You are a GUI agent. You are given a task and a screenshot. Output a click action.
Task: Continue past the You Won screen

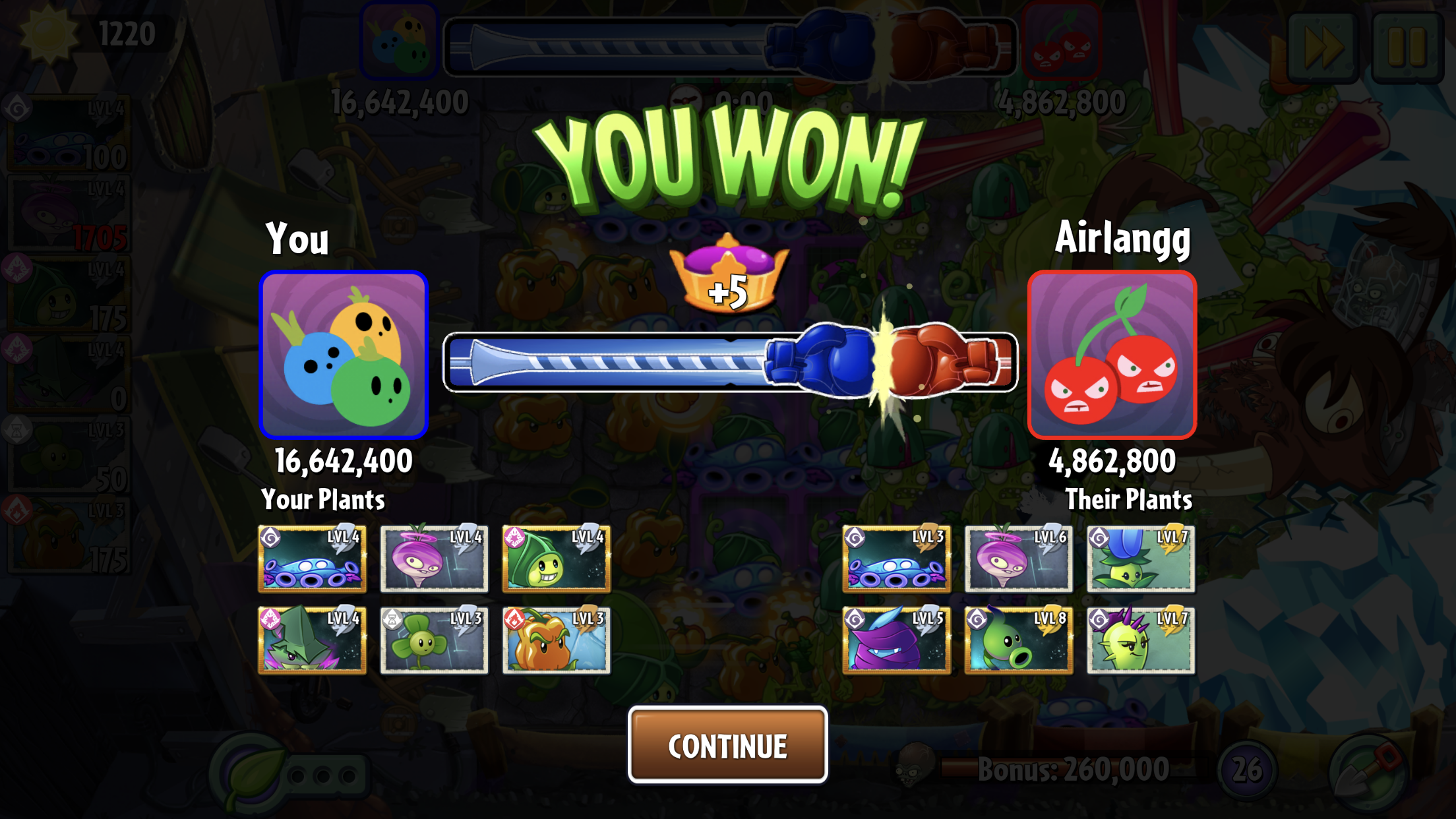[727, 745]
